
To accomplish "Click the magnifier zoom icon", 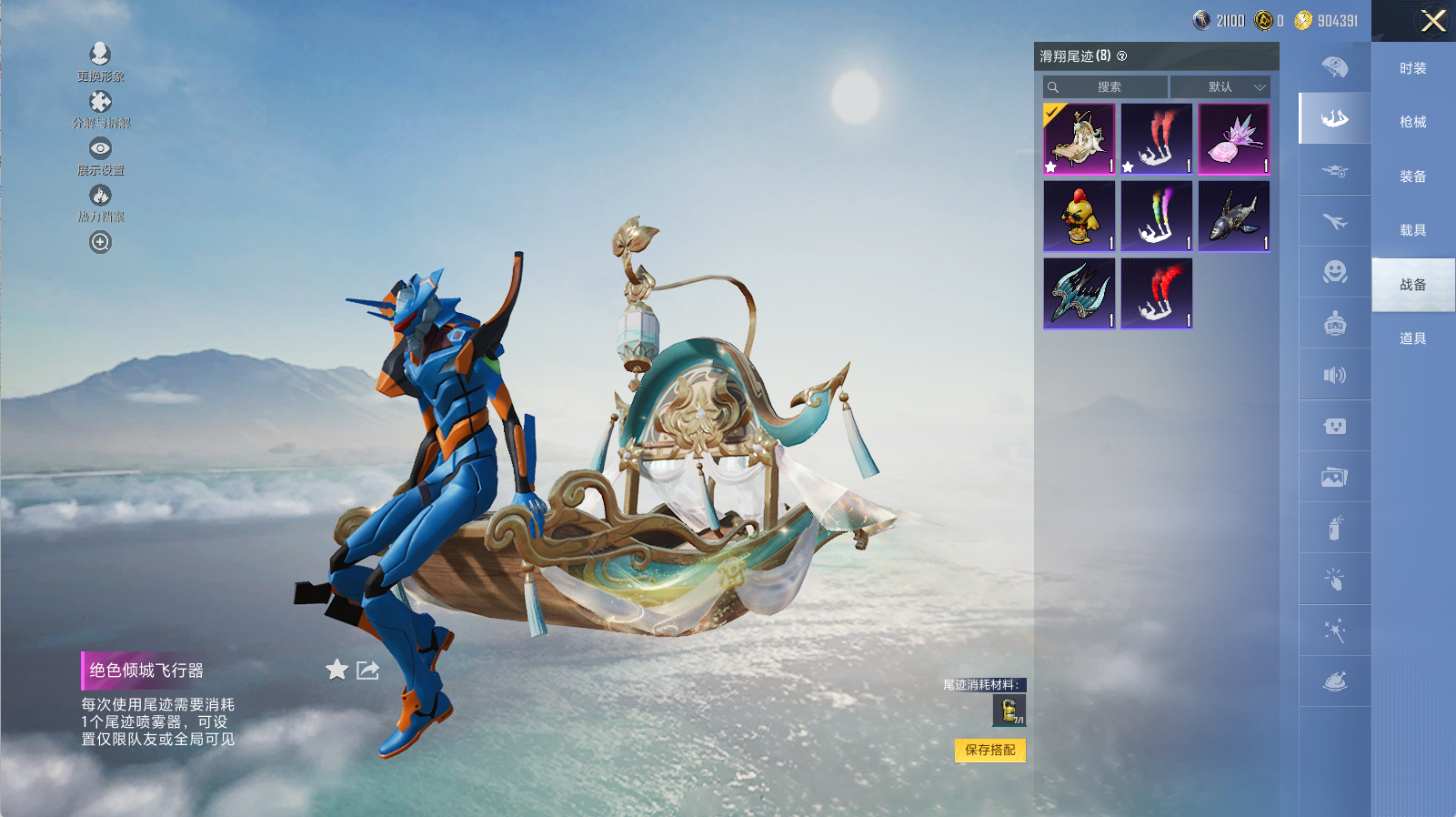I will click(x=100, y=242).
